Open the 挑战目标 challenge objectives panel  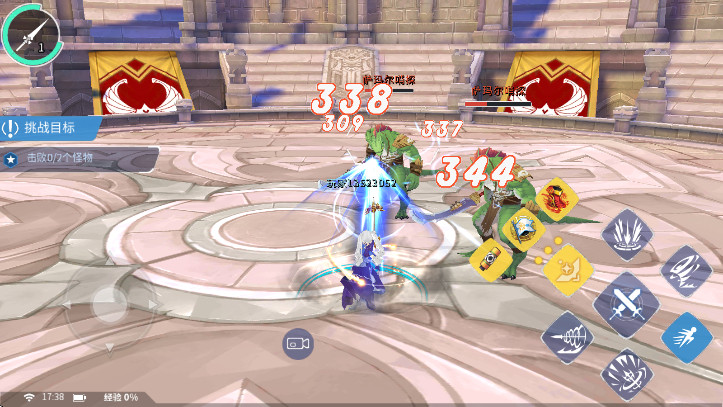click(x=50, y=128)
